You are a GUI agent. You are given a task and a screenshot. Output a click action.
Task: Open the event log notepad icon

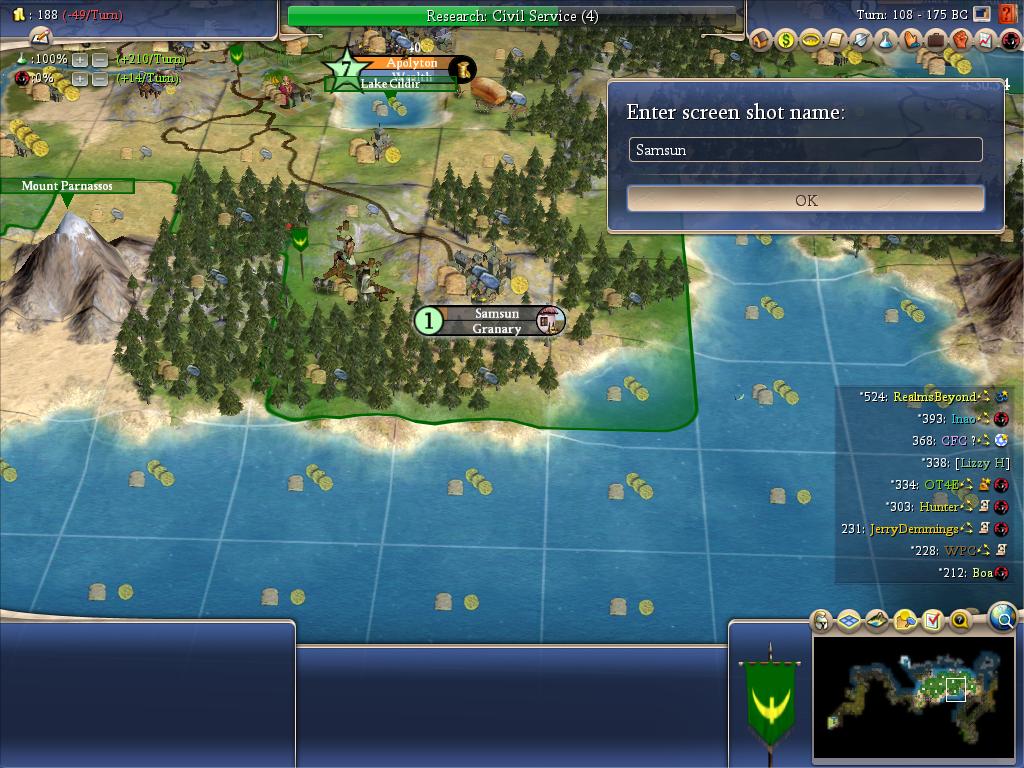pyautogui.click(x=40, y=37)
